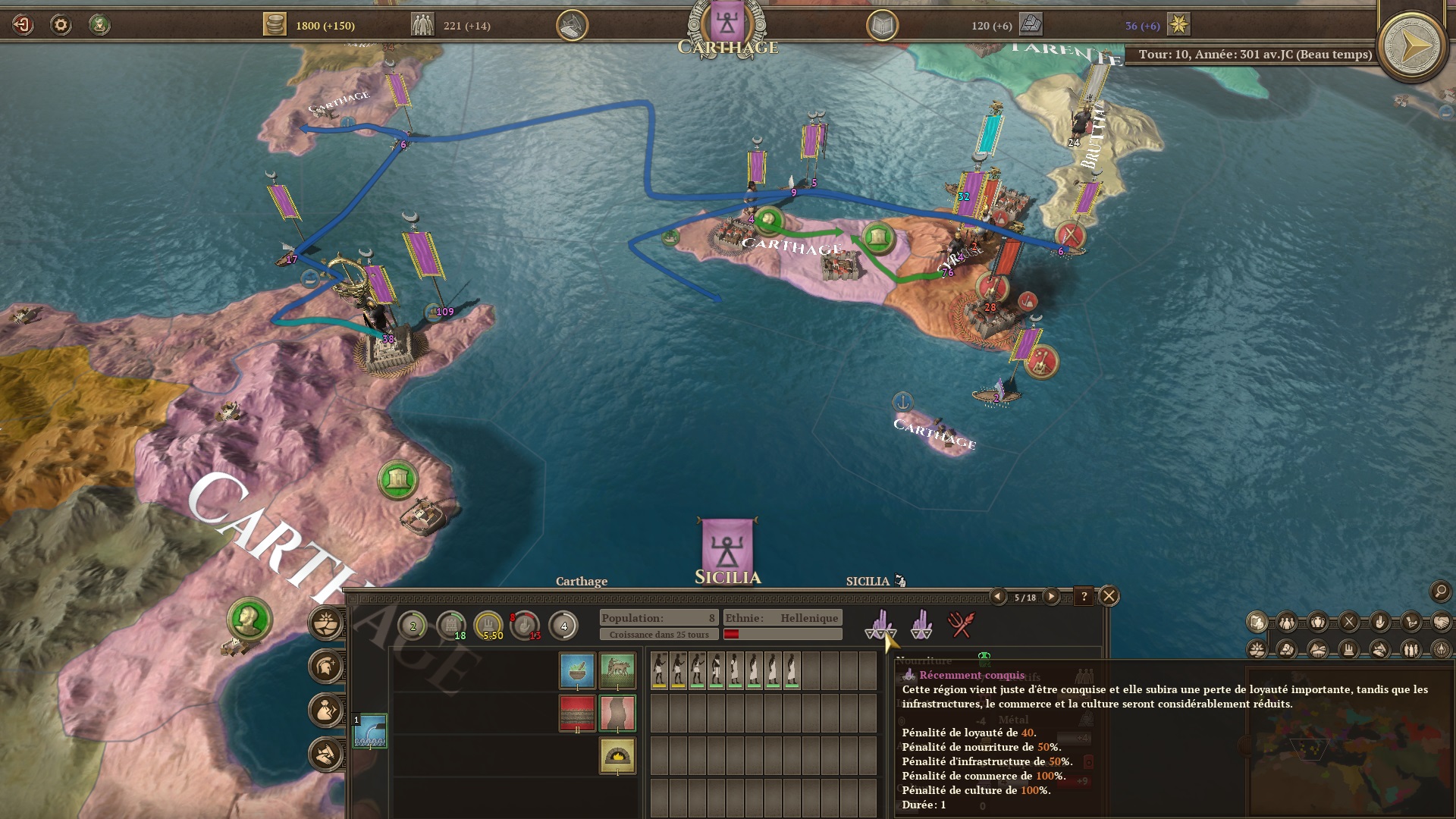1456x819 pixels.
Task: Close the Sicilia region panel
Action: [1109, 596]
